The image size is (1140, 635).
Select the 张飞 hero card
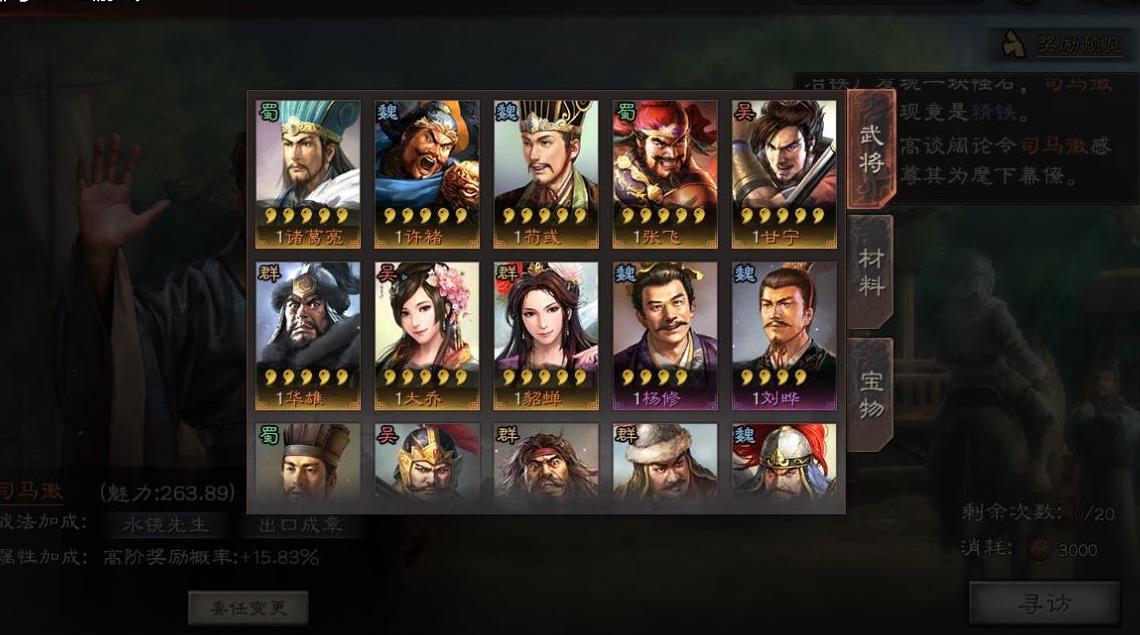(x=665, y=173)
